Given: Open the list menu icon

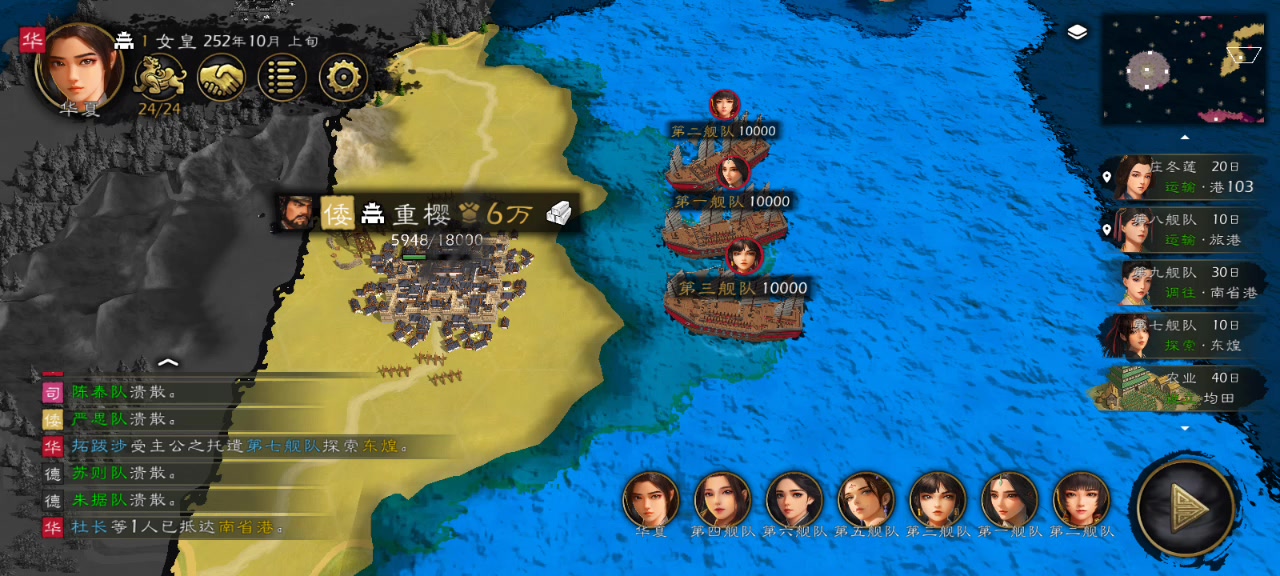Looking at the screenshot, I should coord(282,77).
